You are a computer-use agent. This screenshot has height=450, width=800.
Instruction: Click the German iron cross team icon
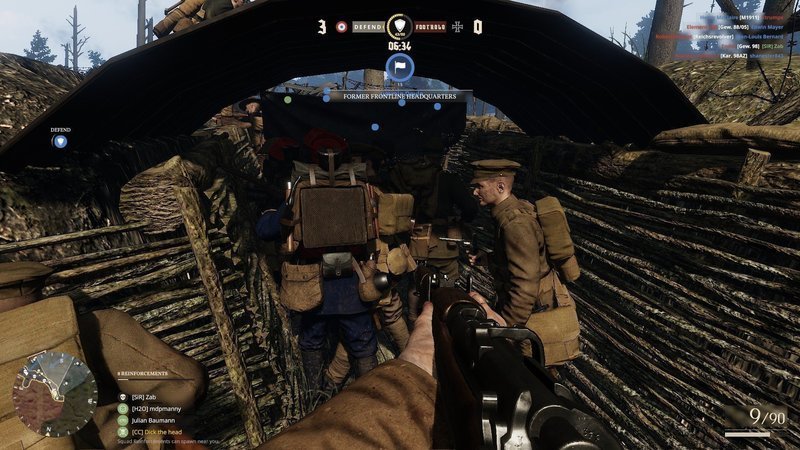click(x=458, y=27)
